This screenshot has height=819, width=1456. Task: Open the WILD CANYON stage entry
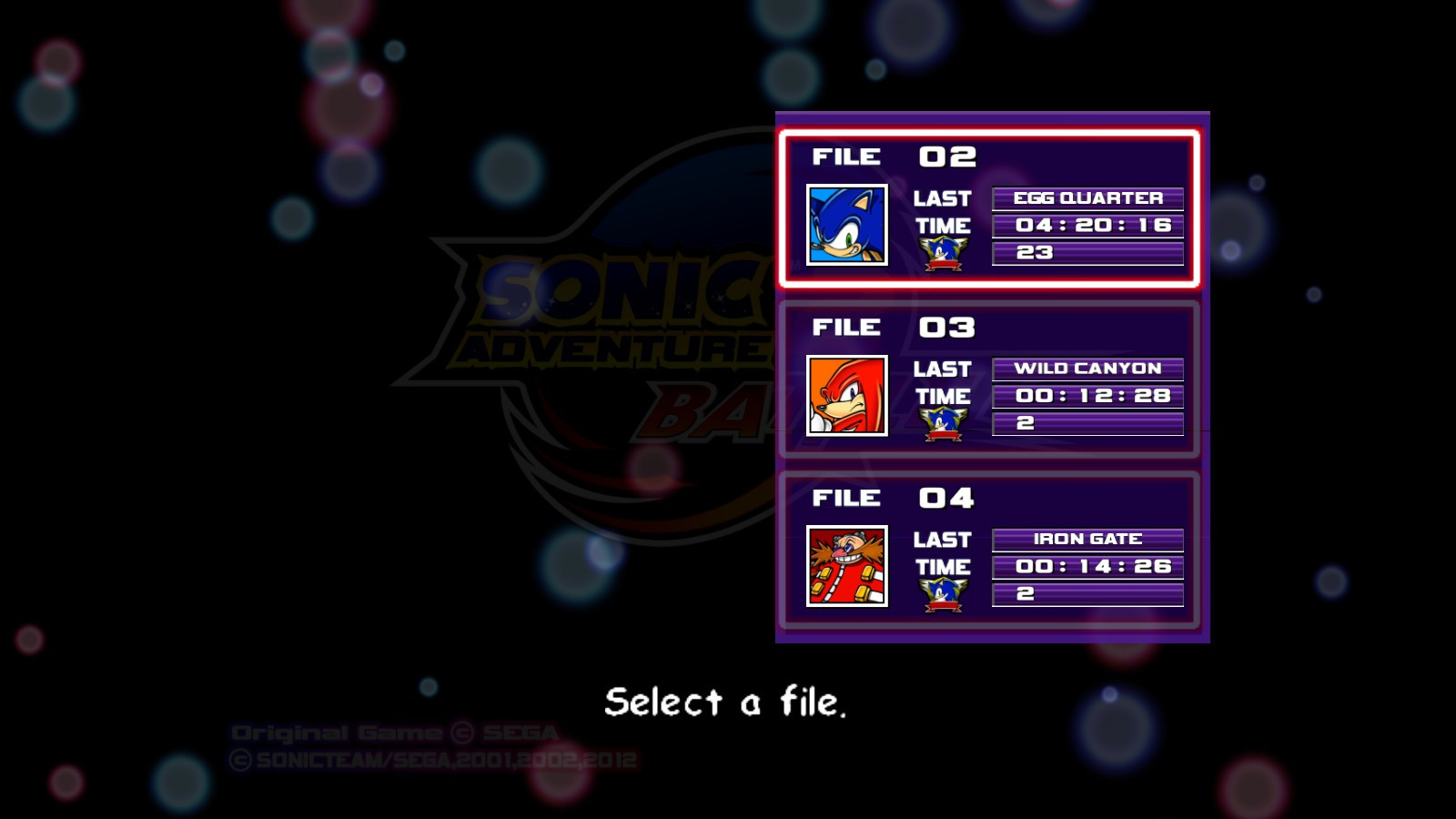pyautogui.click(x=1087, y=368)
